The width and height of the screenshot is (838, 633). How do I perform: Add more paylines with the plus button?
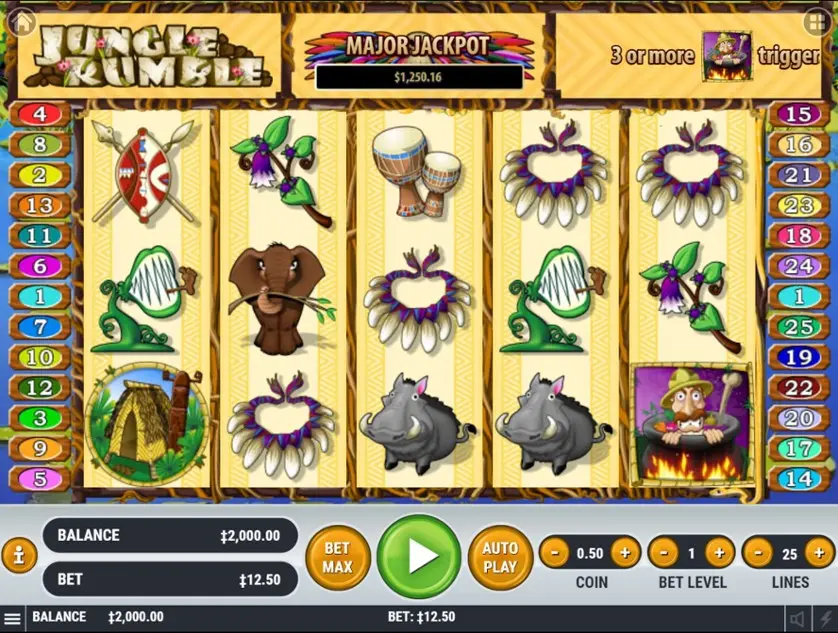point(819,552)
